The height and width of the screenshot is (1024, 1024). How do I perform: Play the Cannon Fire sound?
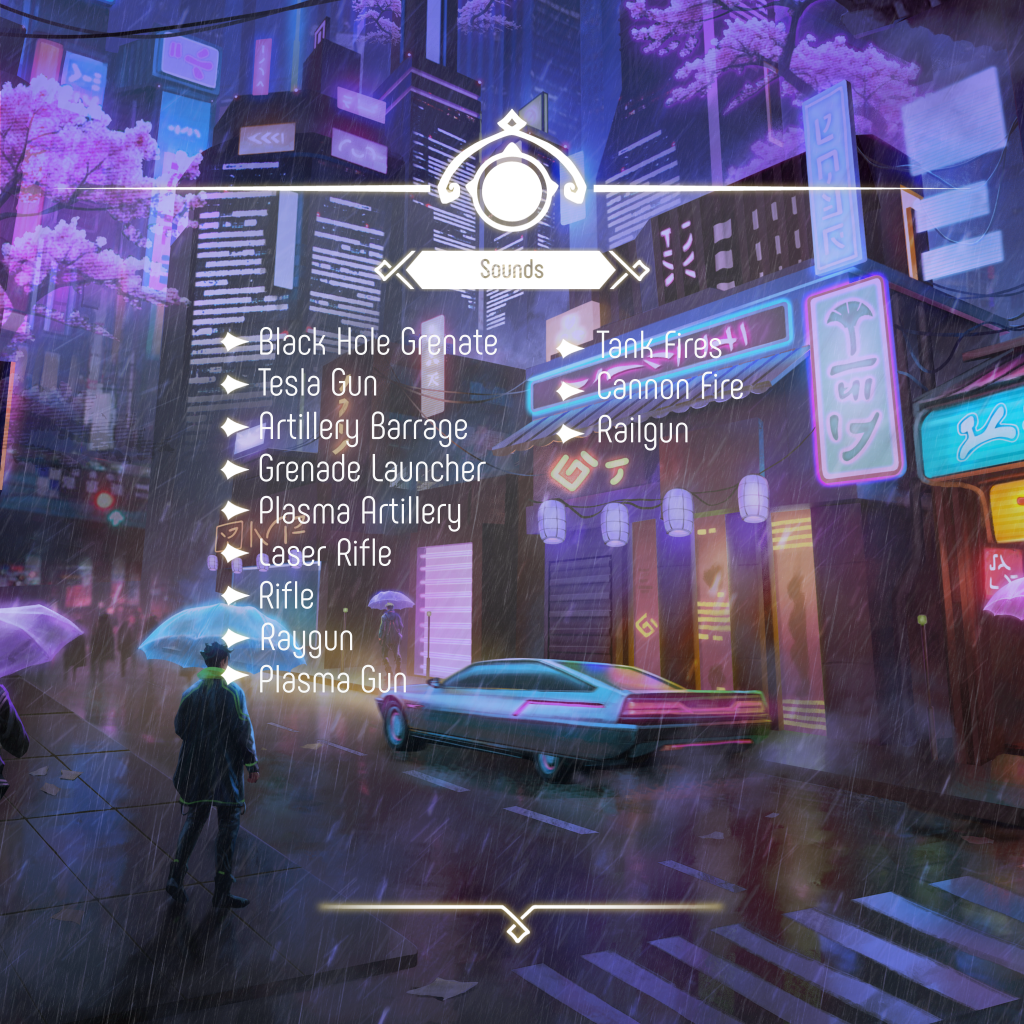coord(669,388)
